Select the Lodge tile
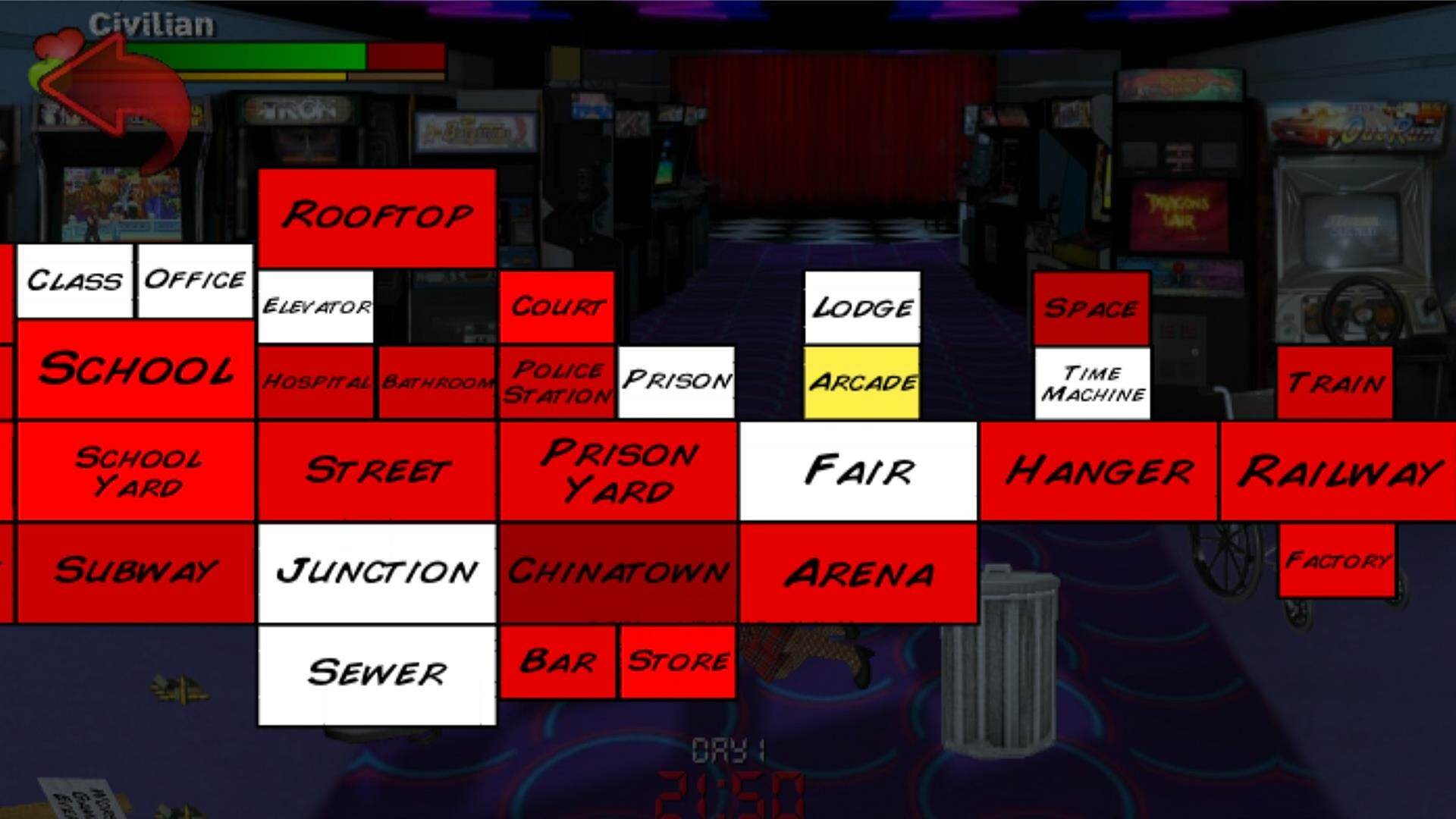The height and width of the screenshot is (819, 1456). pos(861,308)
